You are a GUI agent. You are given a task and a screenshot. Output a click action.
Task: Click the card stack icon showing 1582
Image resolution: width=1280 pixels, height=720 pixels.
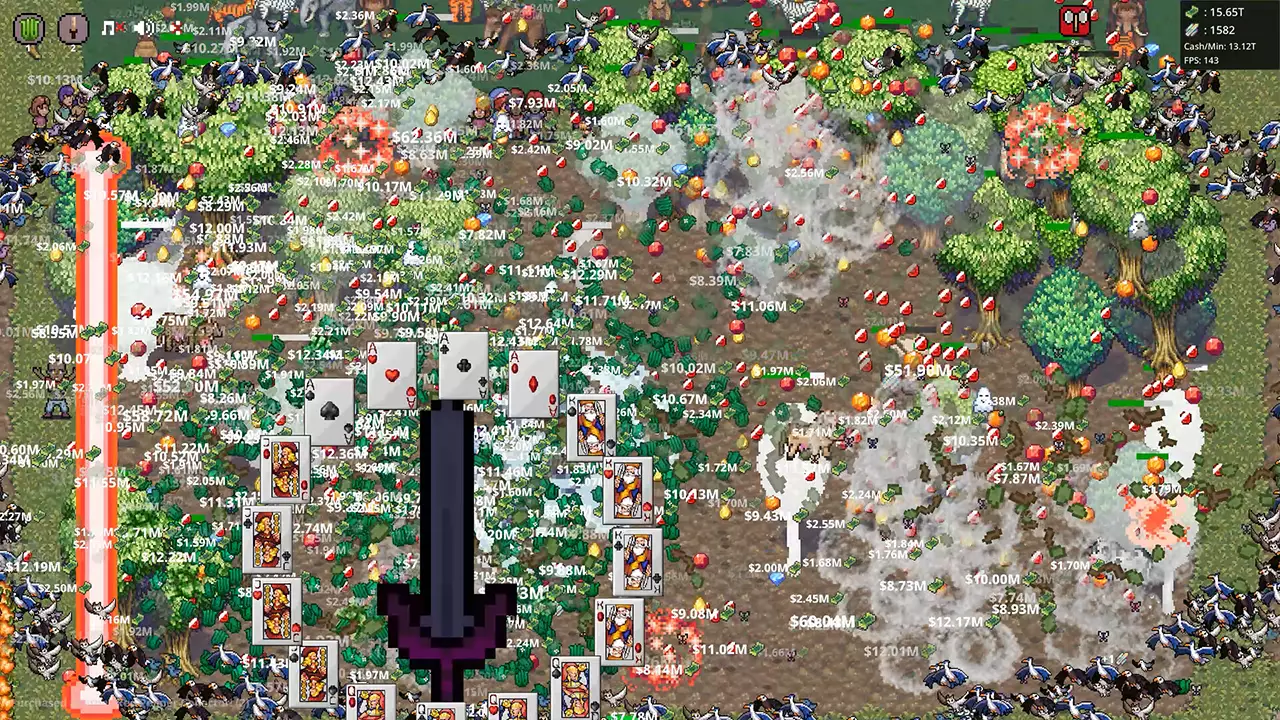[x=1191, y=30]
